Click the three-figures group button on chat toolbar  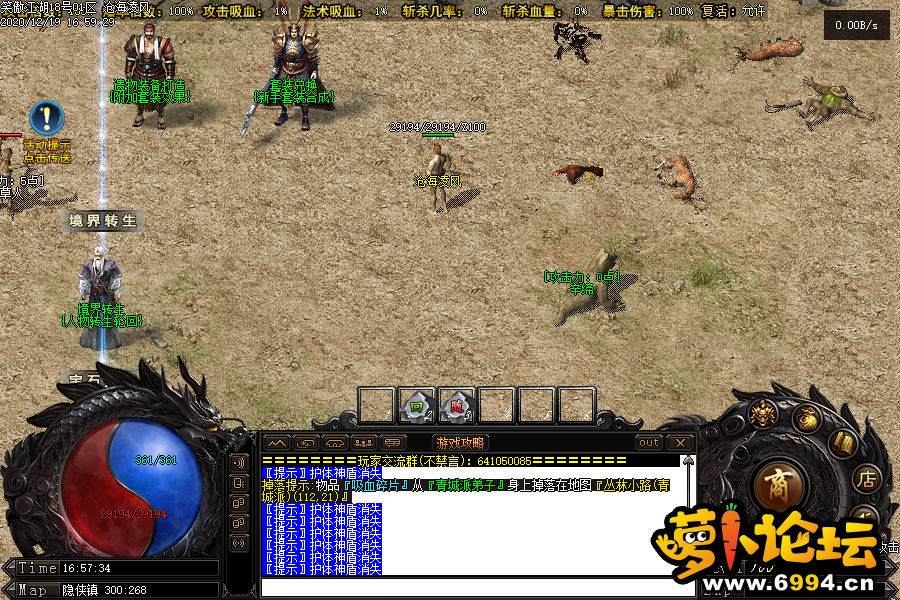(364, 442)
